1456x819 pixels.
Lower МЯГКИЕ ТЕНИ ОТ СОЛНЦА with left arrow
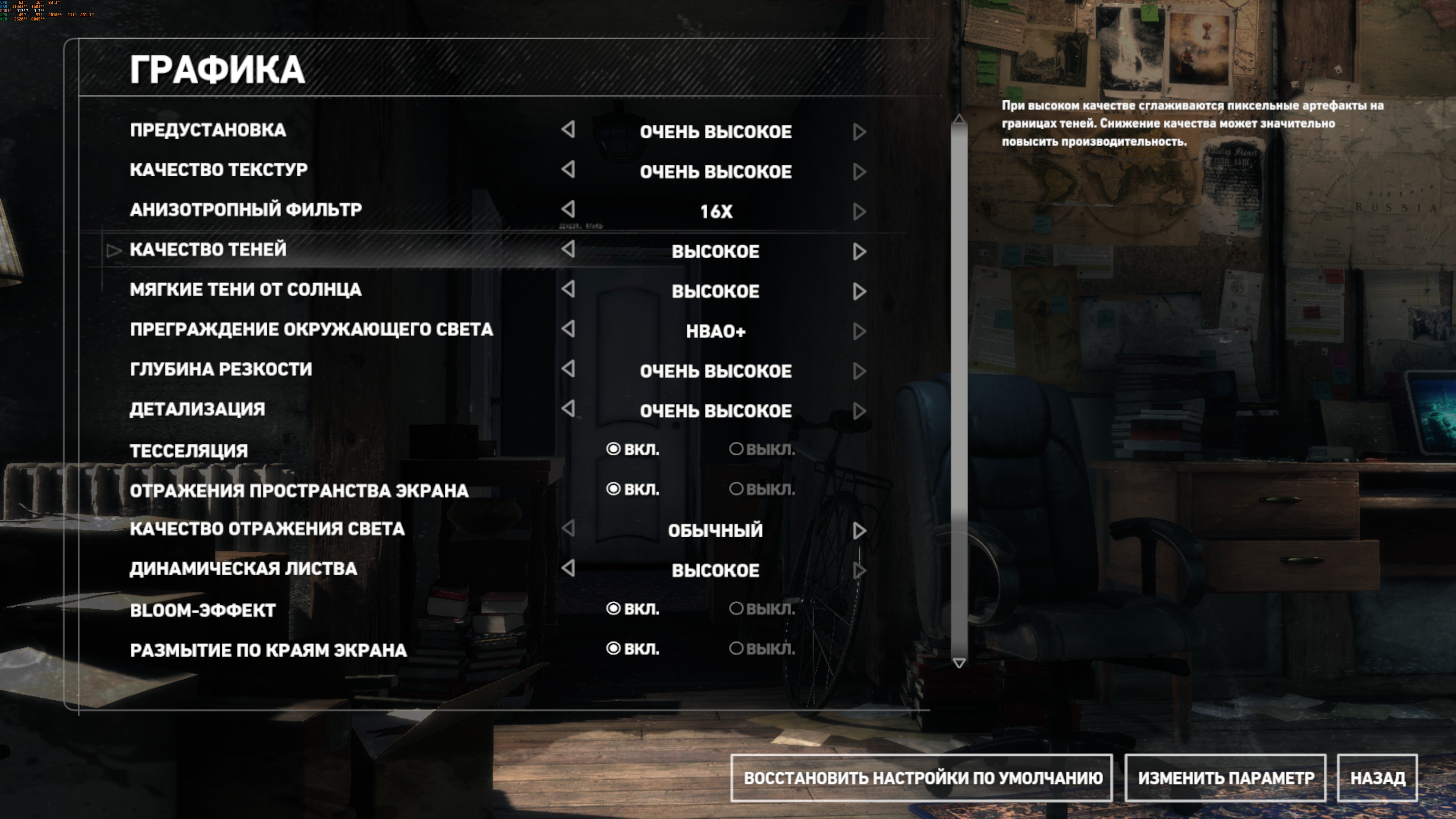click(x=569, y=289)
